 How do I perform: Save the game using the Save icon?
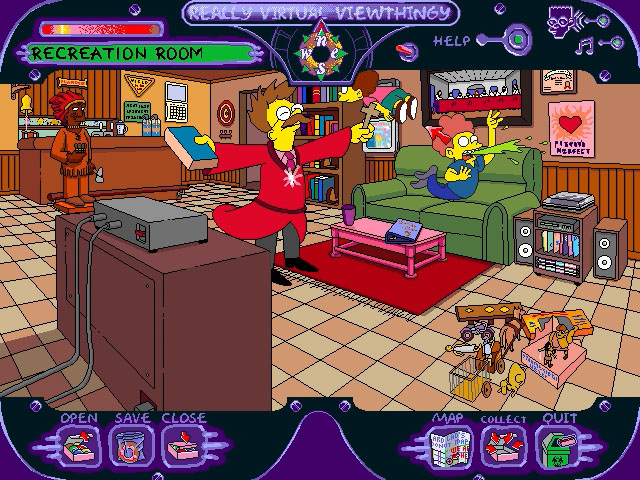click(127, 445)
